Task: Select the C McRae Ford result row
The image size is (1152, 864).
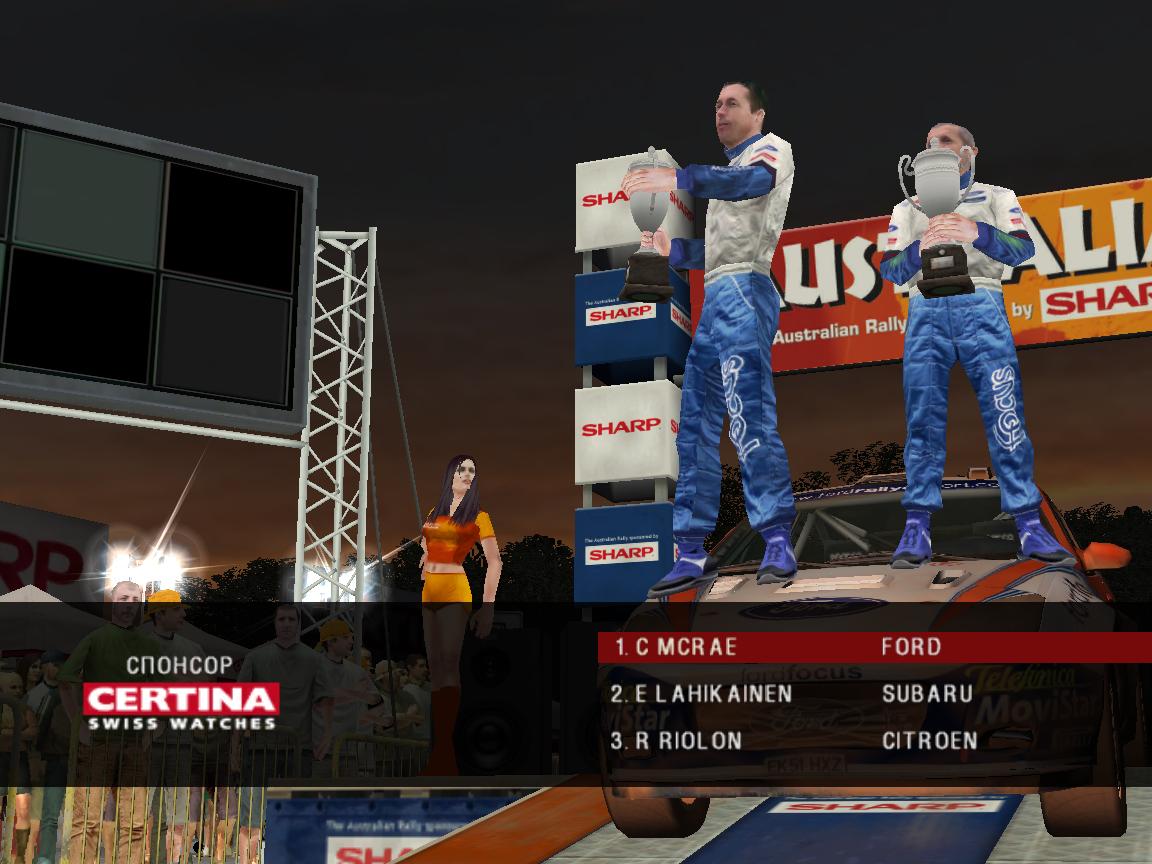Action: coord(874,647)
